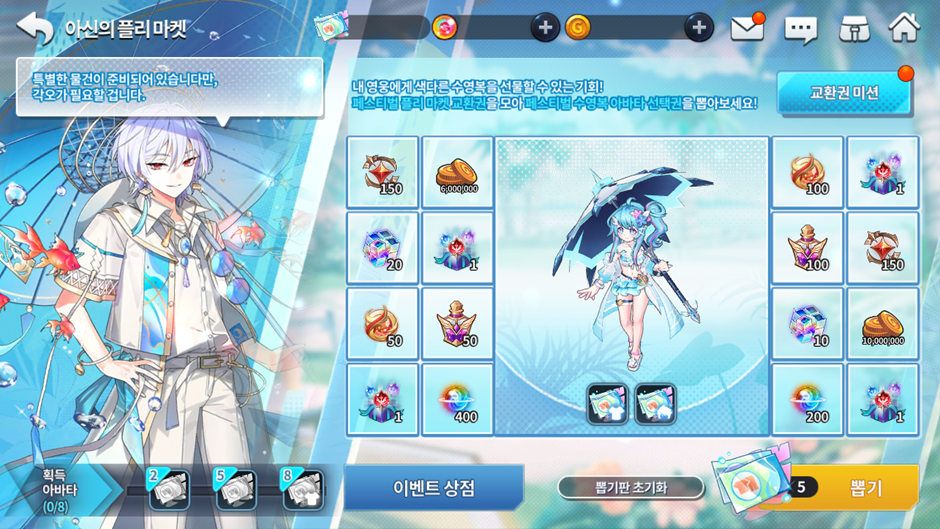Select the rainbow orb 200 reward
Image resolution: width=940 pixels, height=529 pixels.
808,400
